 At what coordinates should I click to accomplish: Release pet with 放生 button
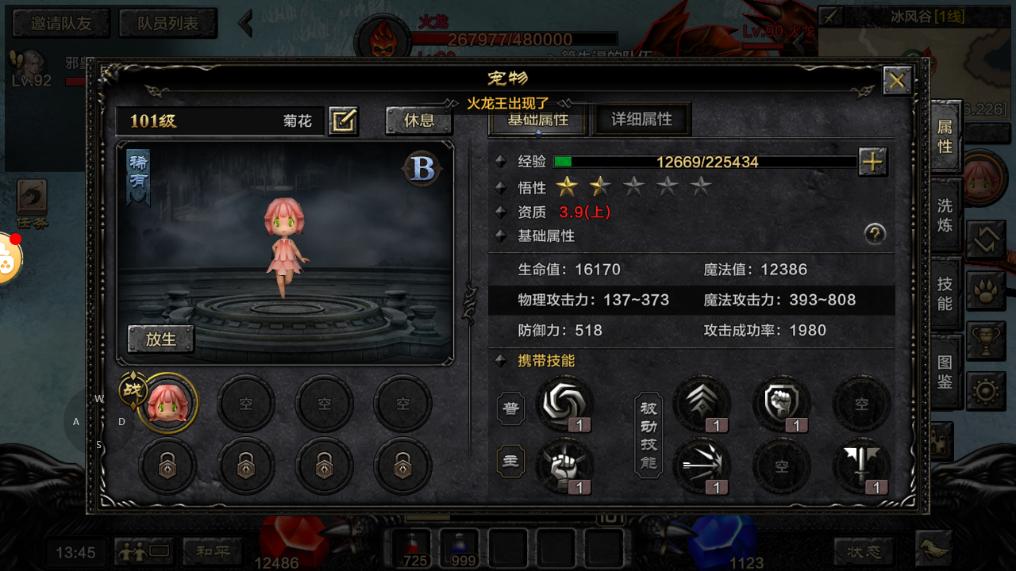pos(161,339)
